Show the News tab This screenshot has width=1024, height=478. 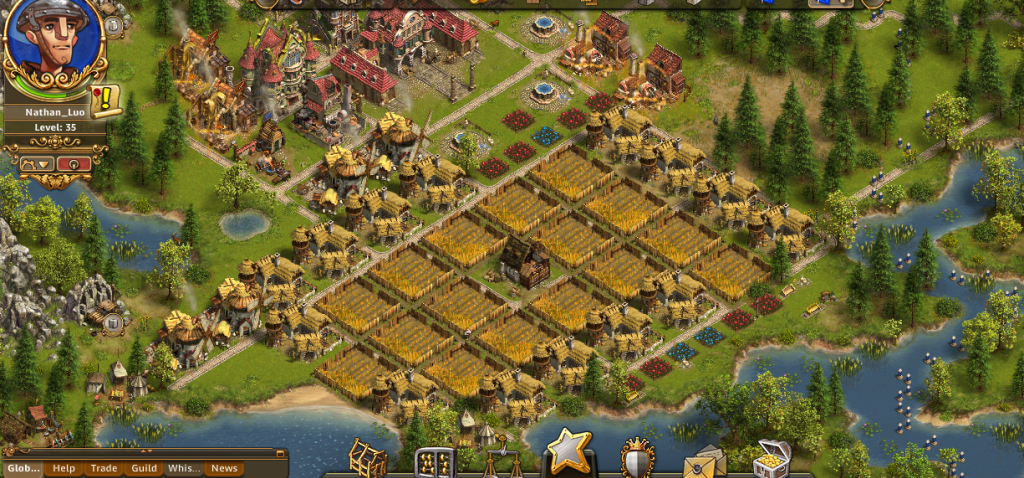click(x=224, y=468)
